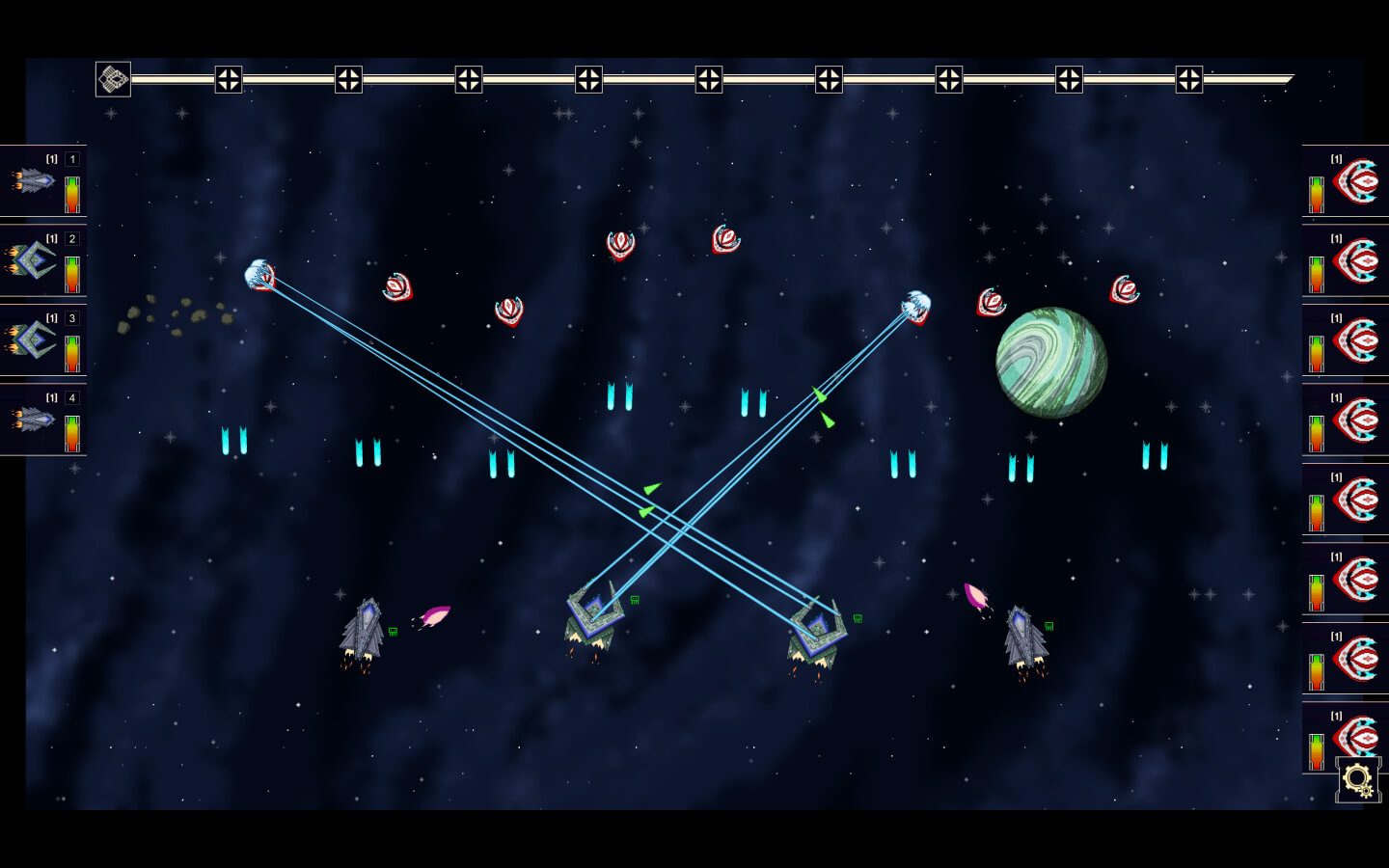This screenshot has width=1389, height=868.
Task: Click the ship icon starting the progress bar
Action: click(x=113, y=79)
